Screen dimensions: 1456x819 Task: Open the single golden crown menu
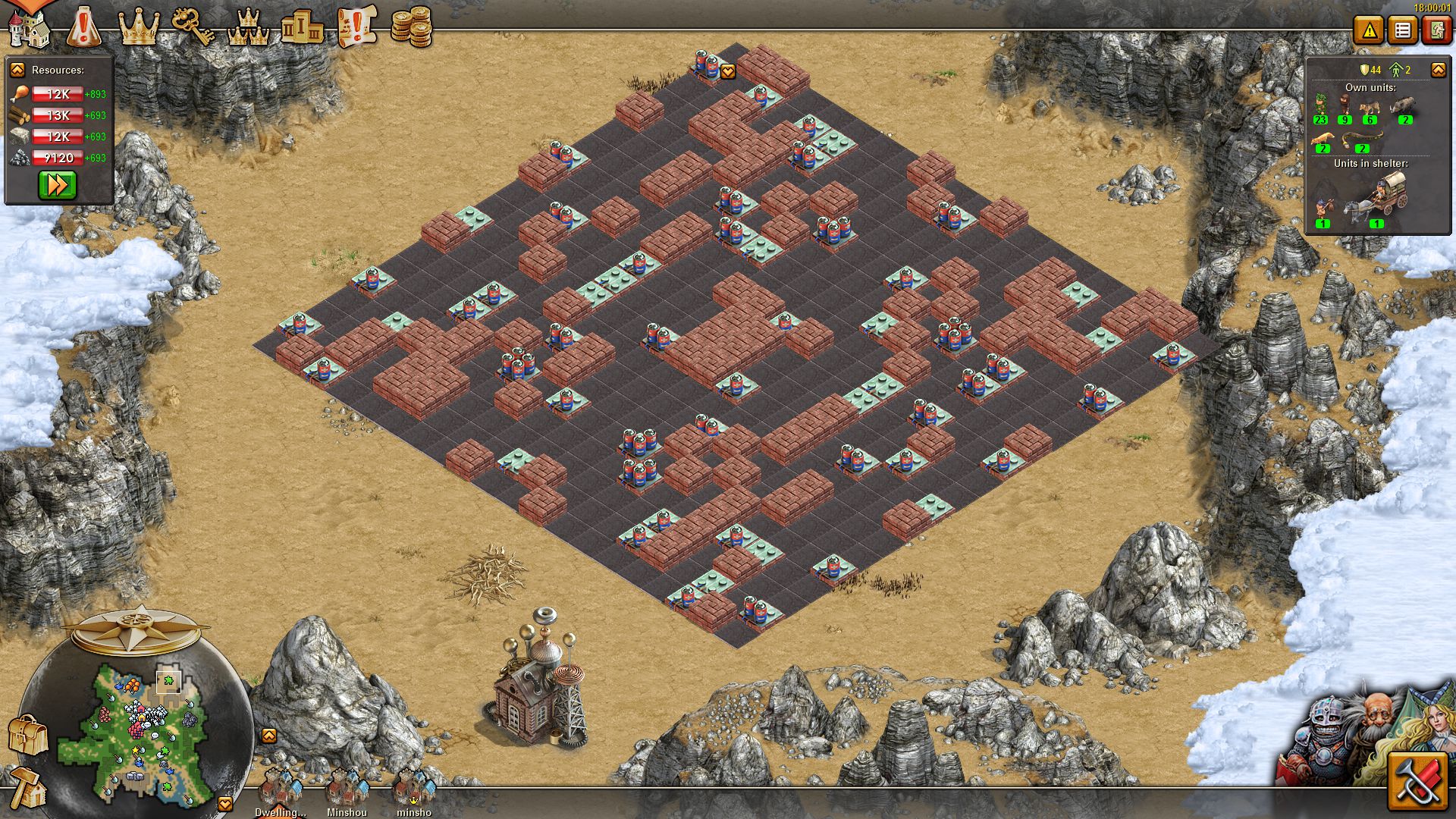(139, 27)
